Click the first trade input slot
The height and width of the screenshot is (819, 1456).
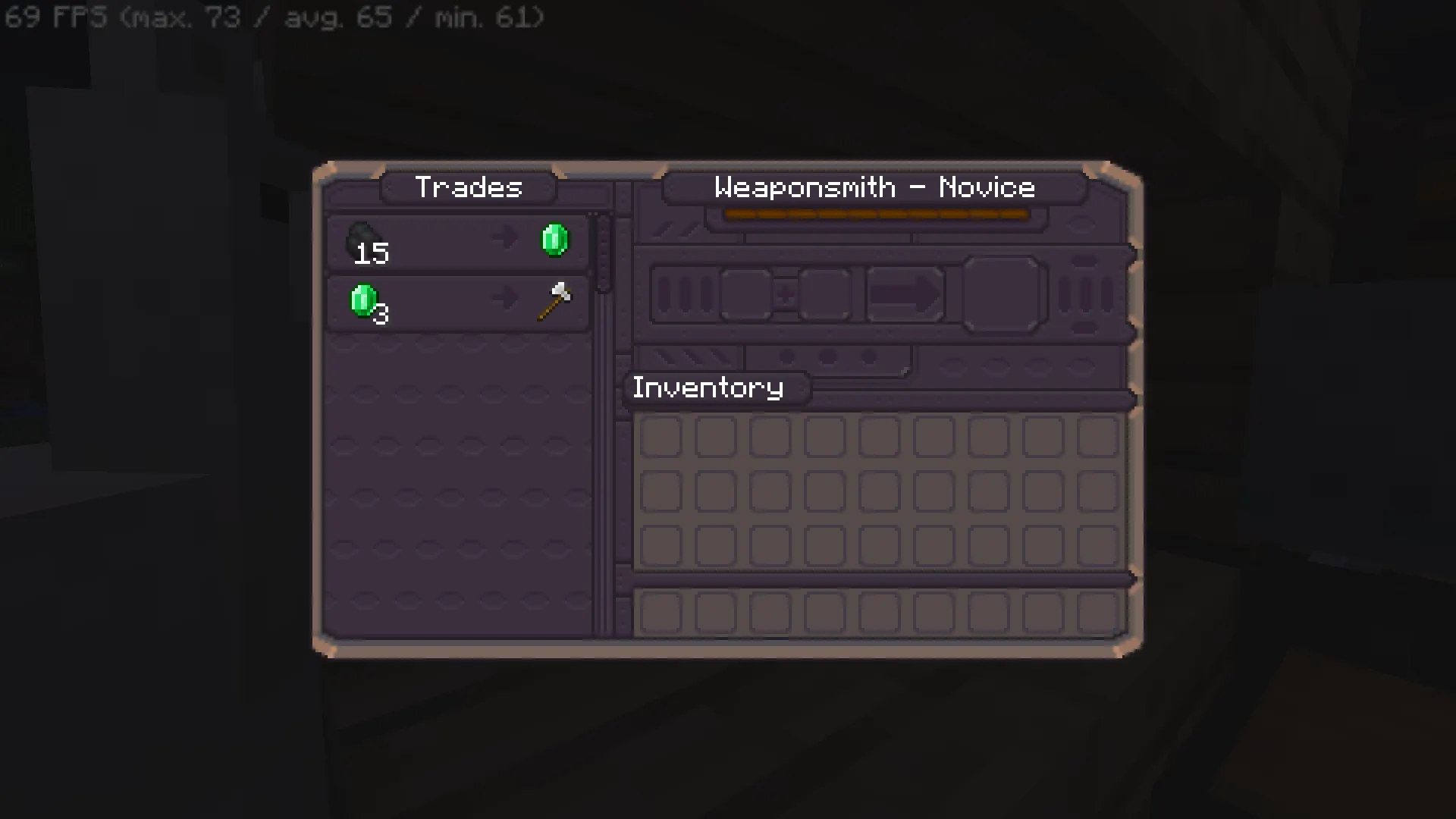pos(745,294)
